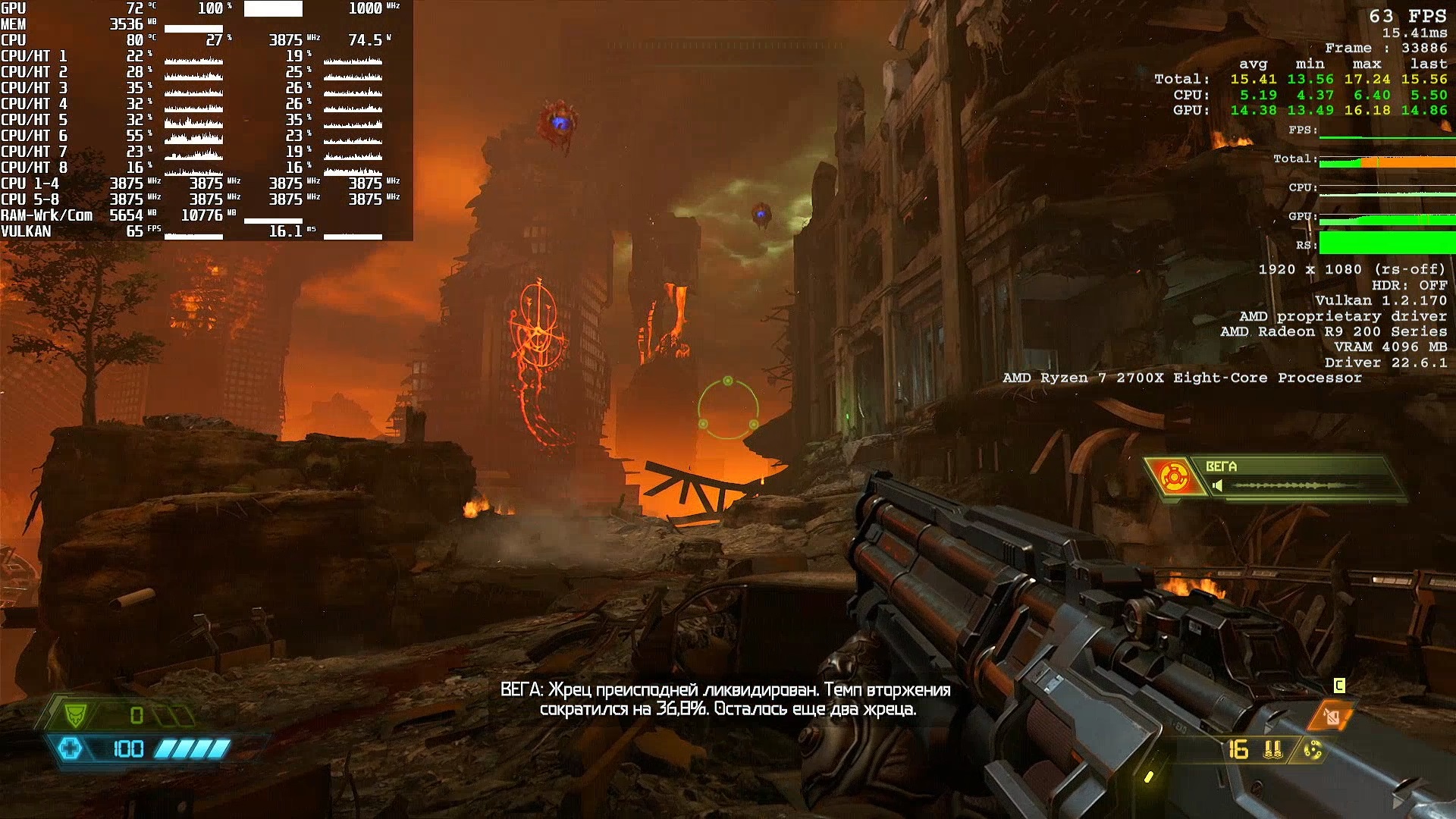1456x819 pixels.
Task: Click the speaker icon in VEGA panel
Action: pyautogui.click(x=1217, y=485)
